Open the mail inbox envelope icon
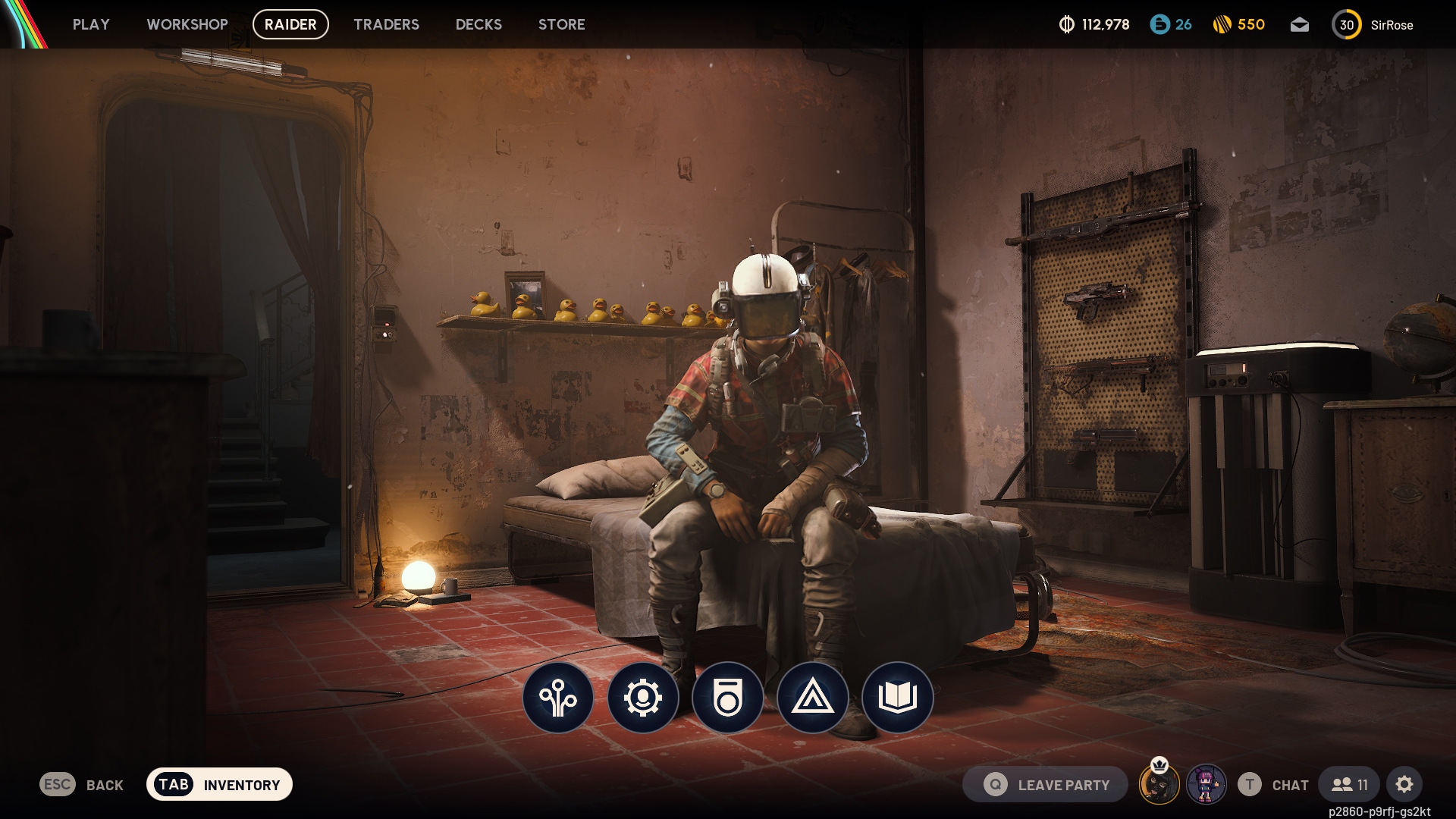Screen dimensions: 1456x819 (1299, 25)
